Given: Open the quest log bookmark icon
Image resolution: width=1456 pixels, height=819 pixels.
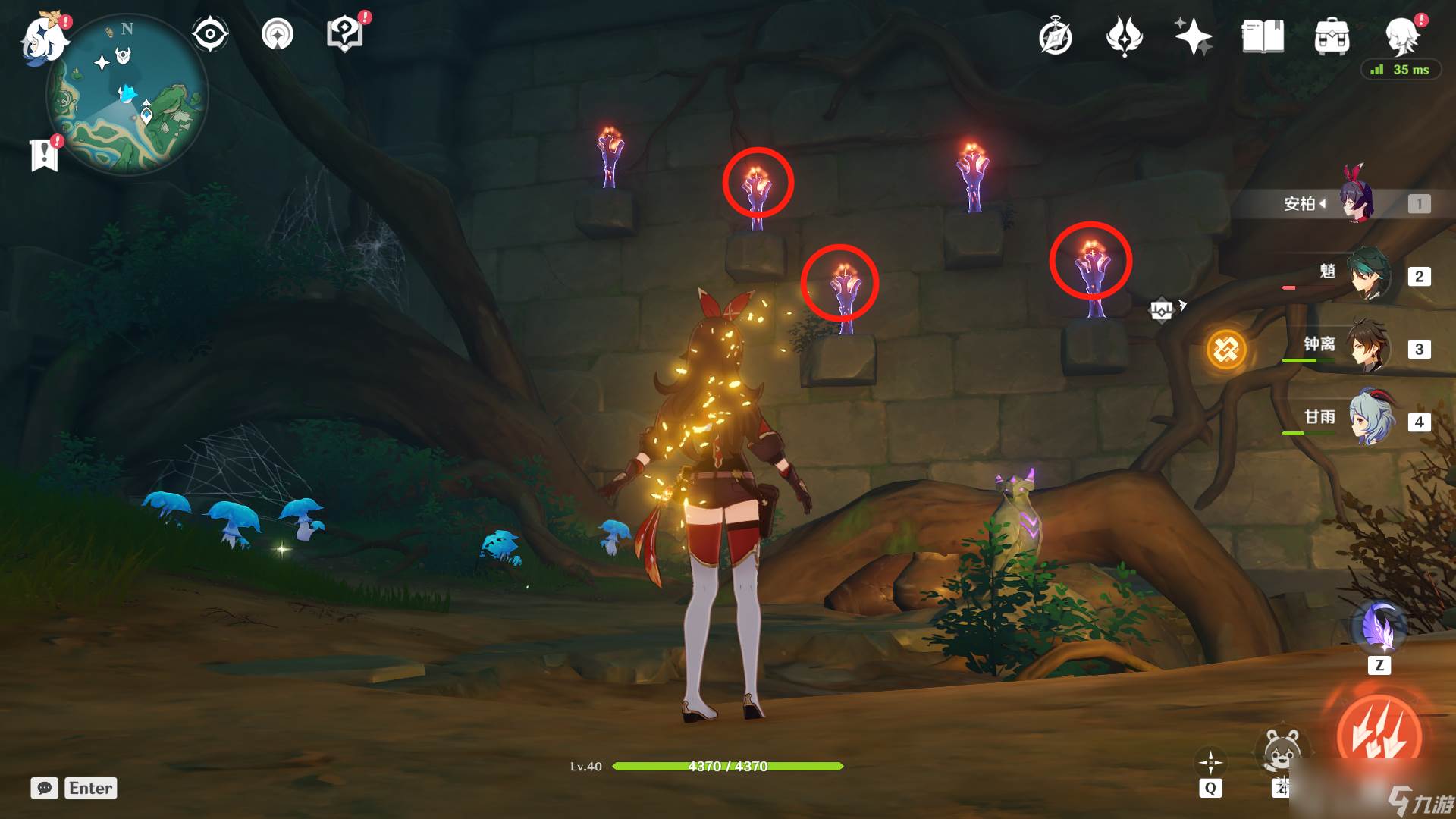Looking at the screenshot, I should [44, 154].
